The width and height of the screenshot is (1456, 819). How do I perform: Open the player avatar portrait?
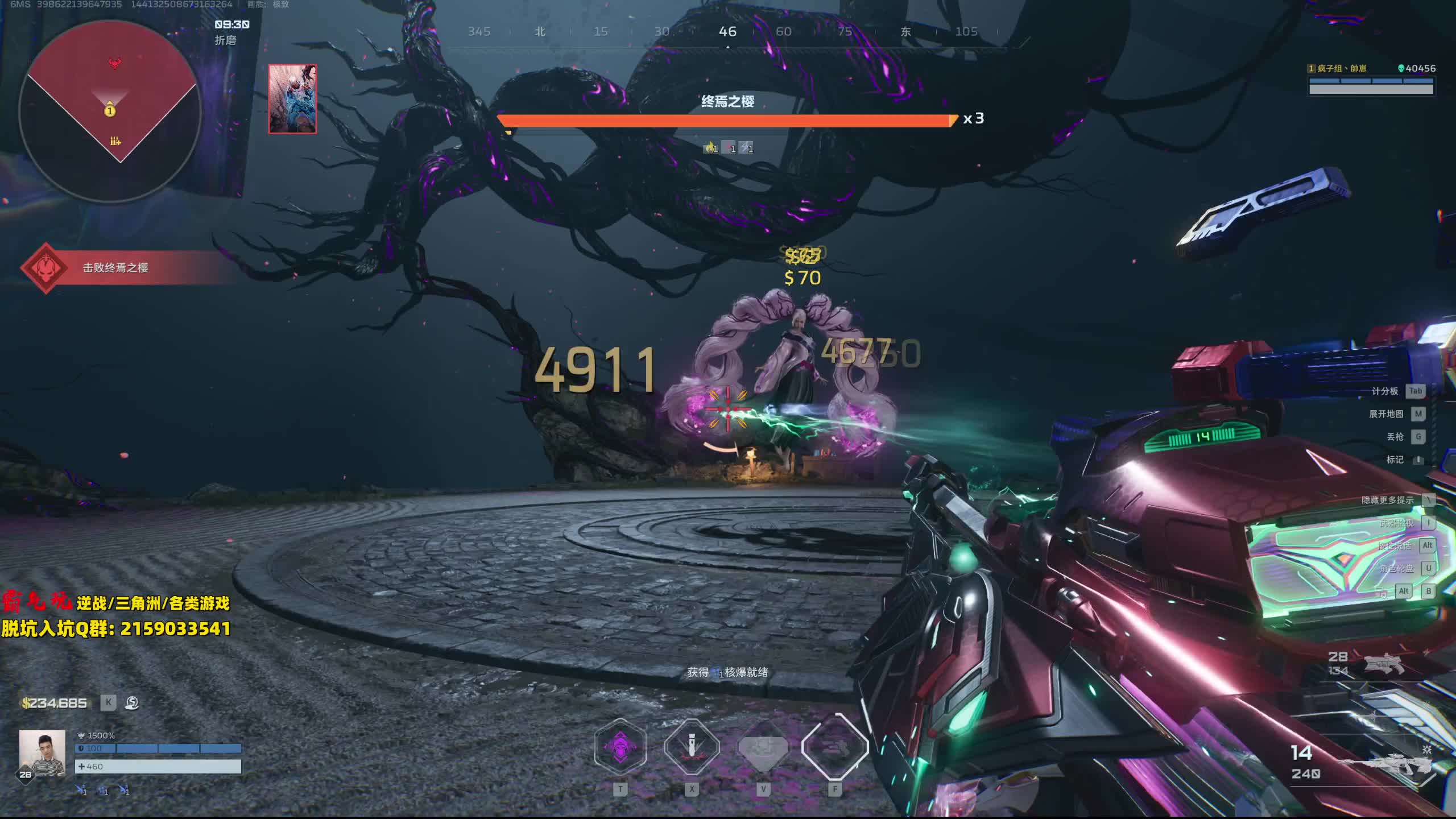[42, 753]
